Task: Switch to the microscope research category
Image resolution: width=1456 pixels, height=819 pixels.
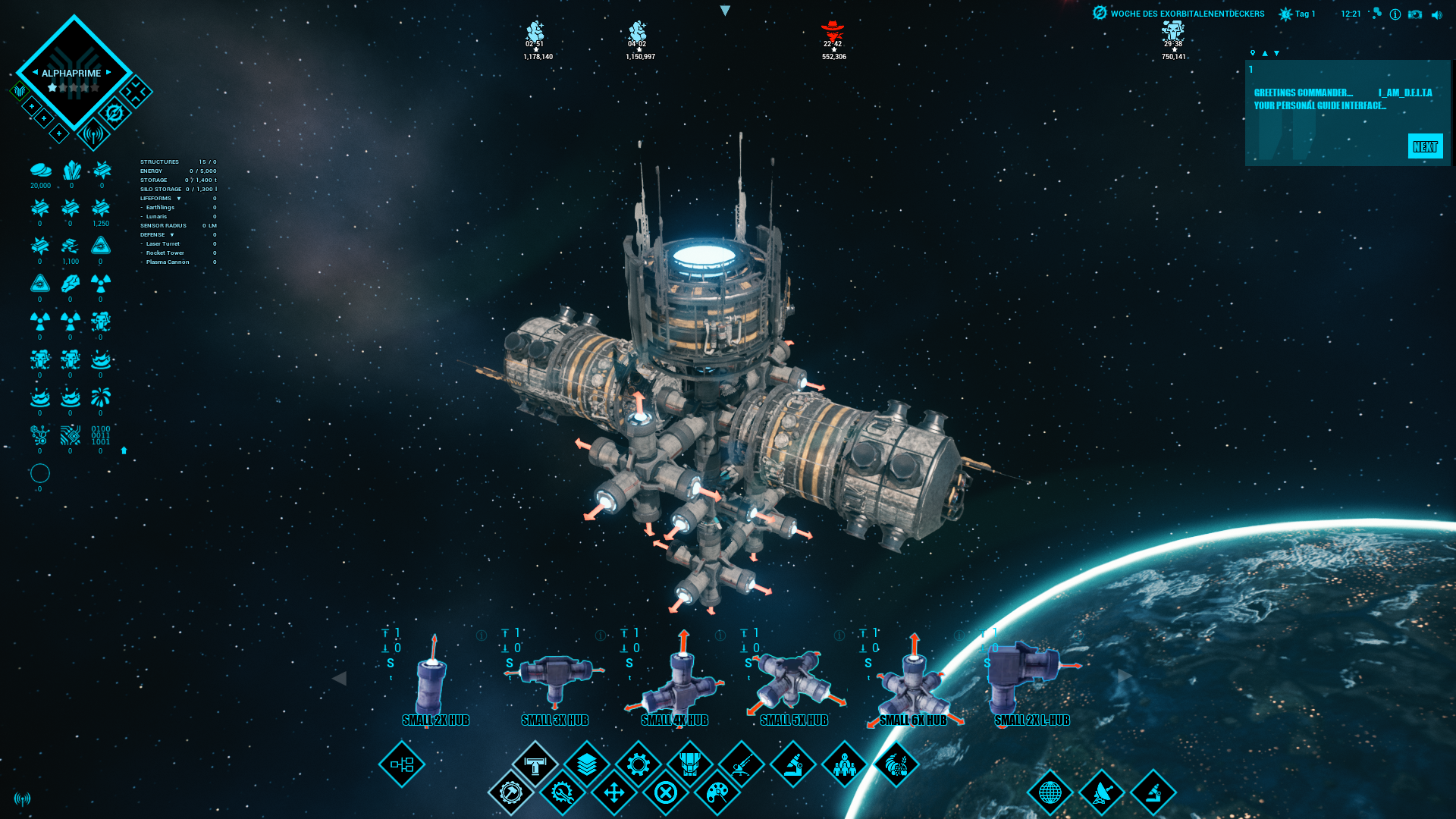Action: coord(793,764)
